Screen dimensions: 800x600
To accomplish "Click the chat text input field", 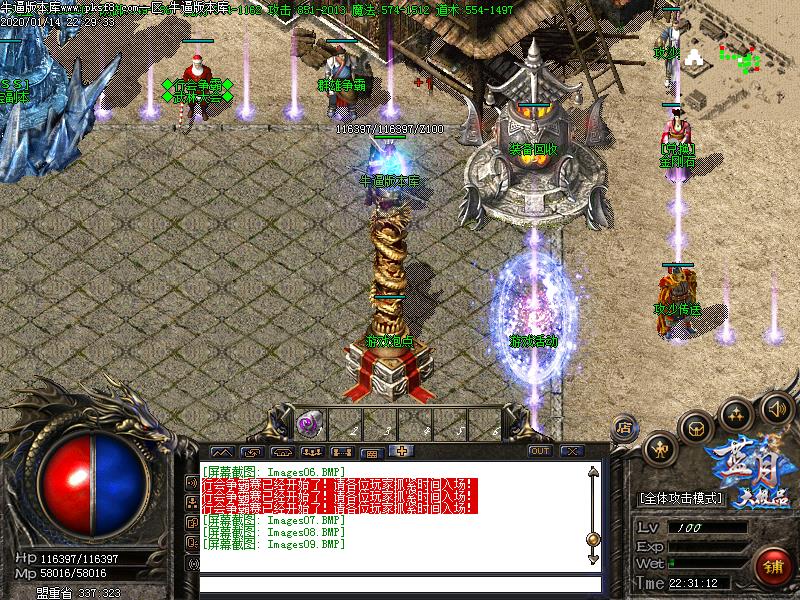I will coord(400,584).
